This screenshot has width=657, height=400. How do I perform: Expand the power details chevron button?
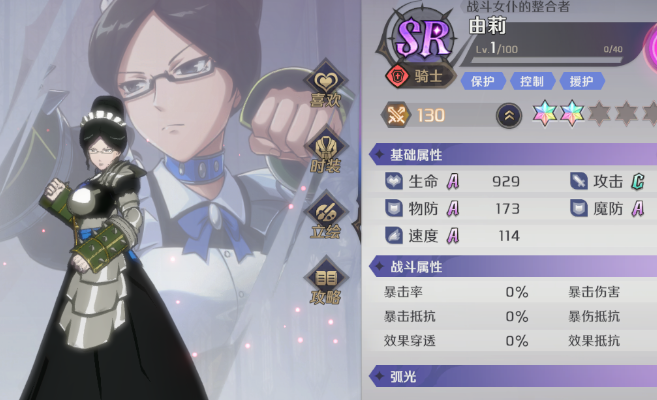(x=508, y=115)
